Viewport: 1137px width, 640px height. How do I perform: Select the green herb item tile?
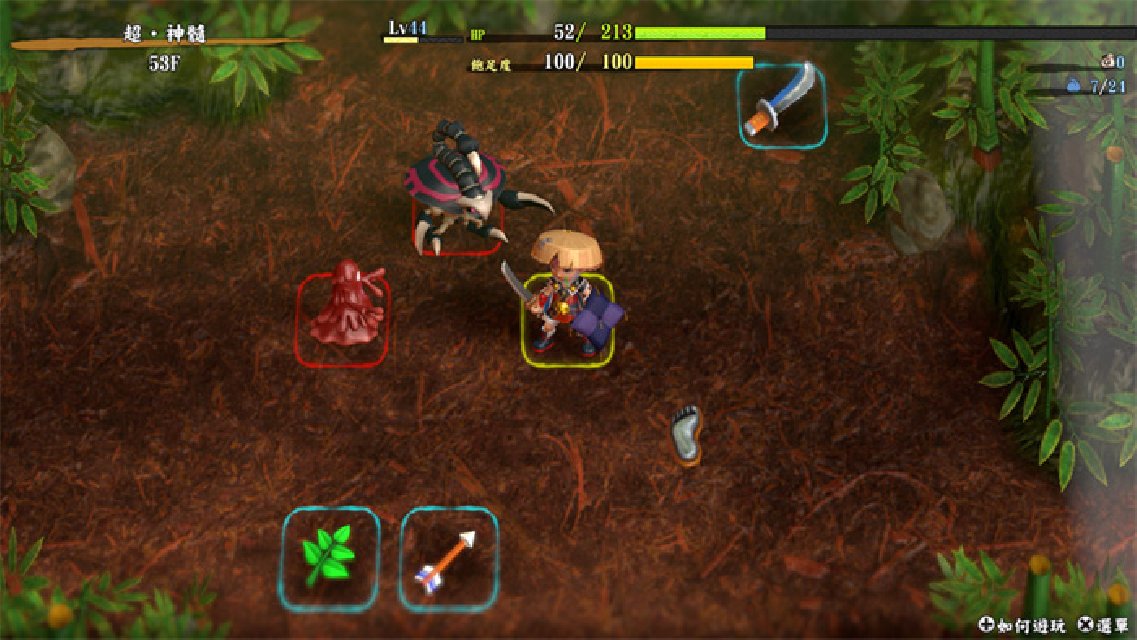329,559
